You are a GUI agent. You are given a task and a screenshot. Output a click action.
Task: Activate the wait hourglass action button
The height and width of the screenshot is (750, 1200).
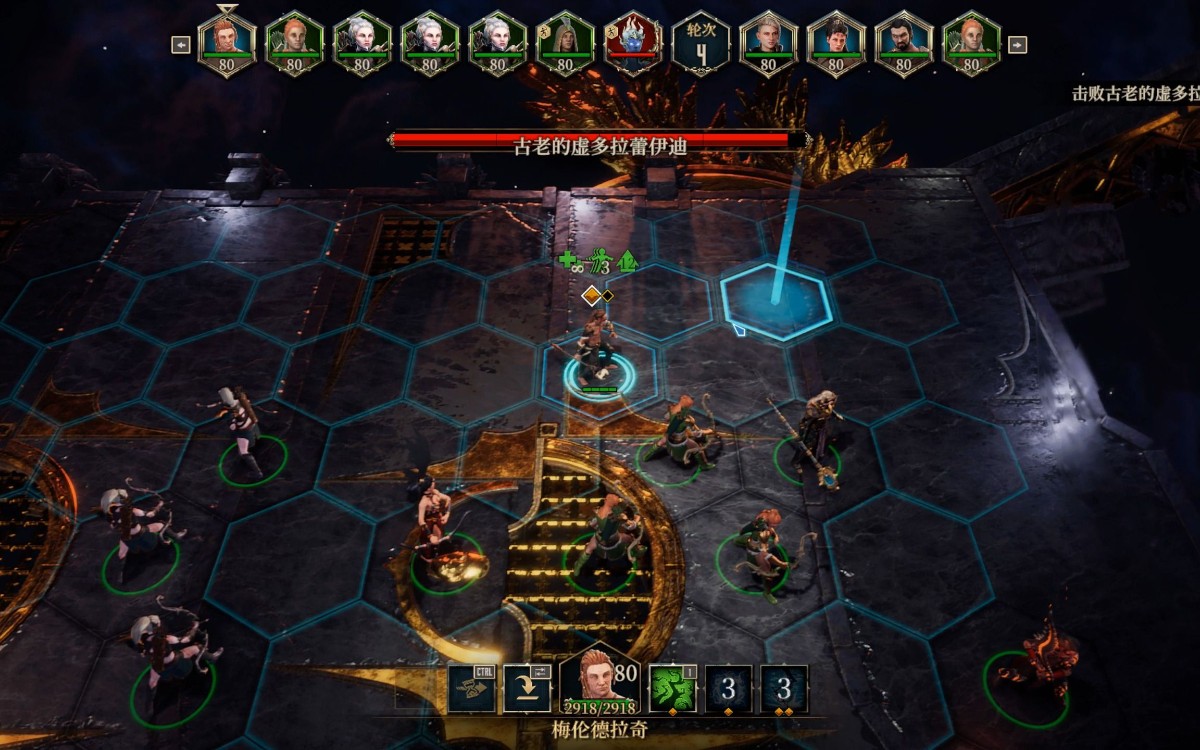pos(471,689)
